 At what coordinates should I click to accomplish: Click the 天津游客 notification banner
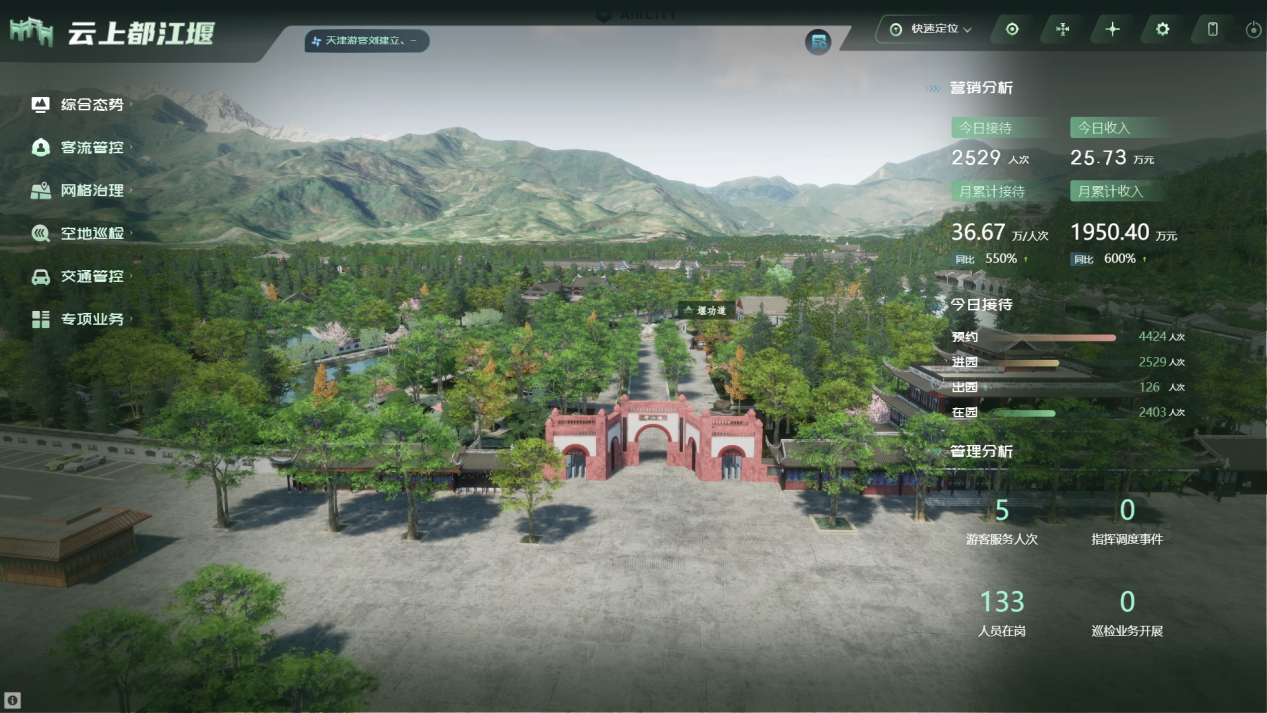click(x=367, y=41)
